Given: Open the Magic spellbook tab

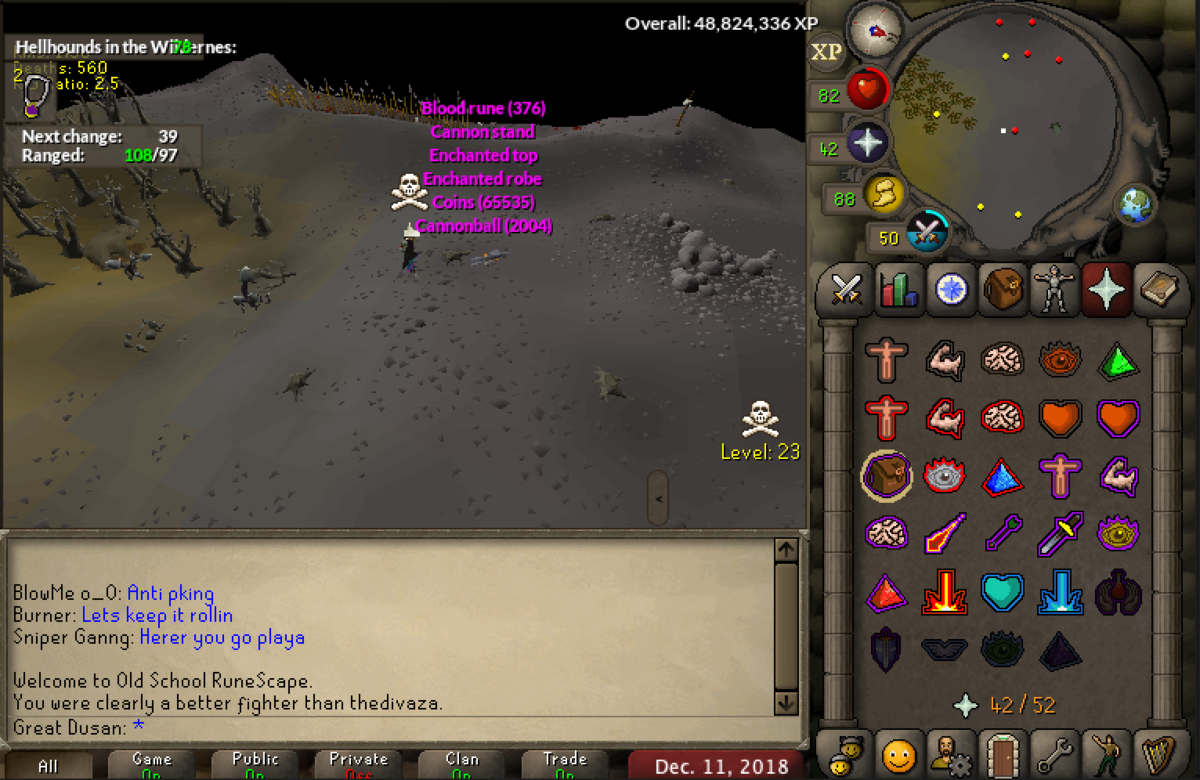Looking at the screenshot, I should point(1157,290).
